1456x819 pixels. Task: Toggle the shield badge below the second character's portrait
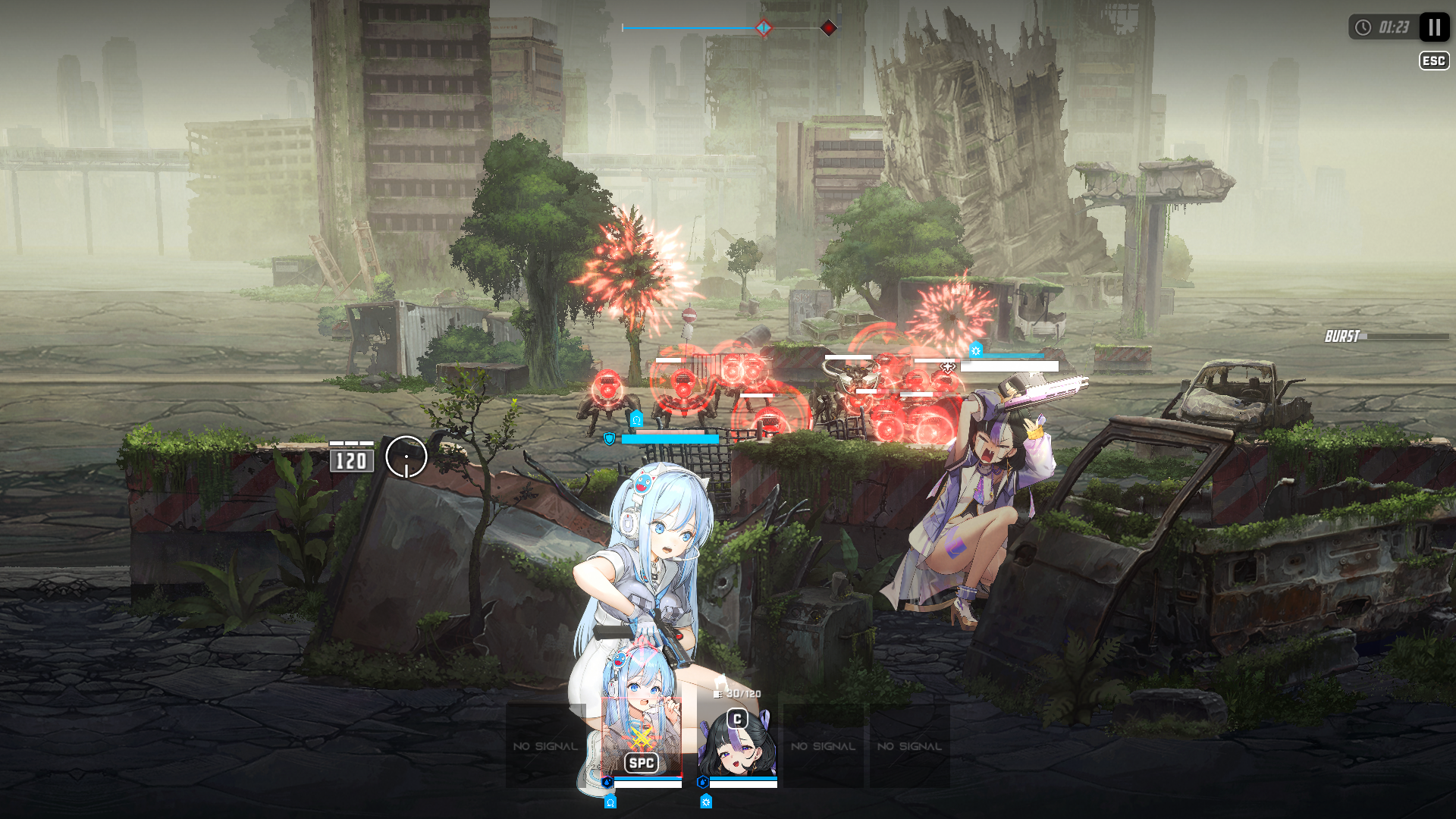coord(702,780)
